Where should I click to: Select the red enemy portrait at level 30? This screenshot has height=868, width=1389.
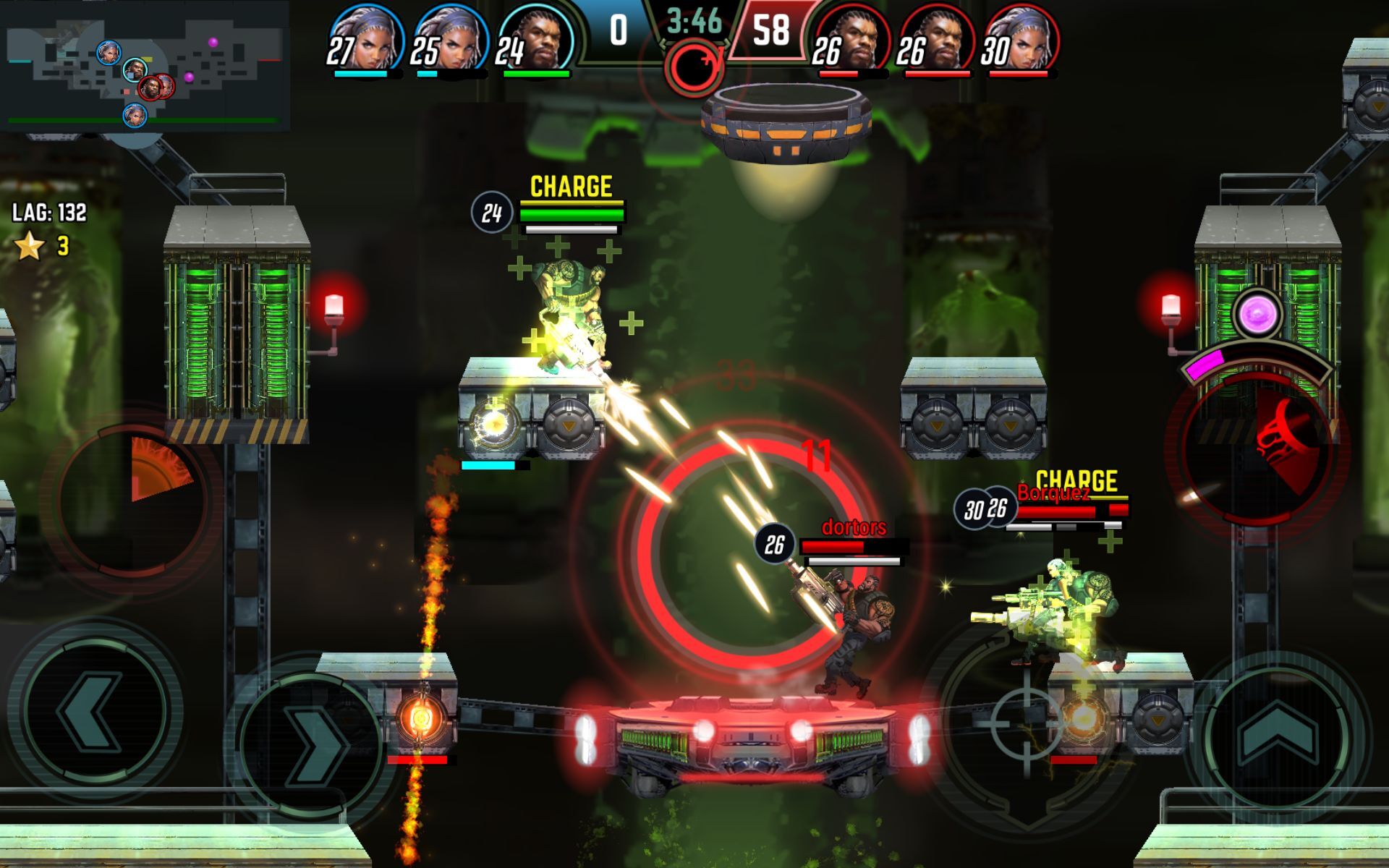tap(1020, 41)
